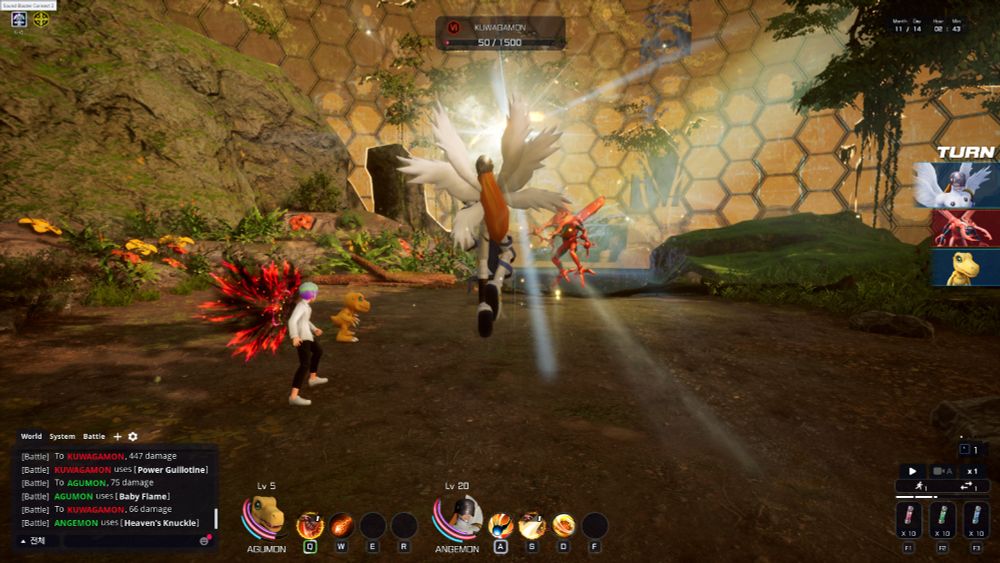Image resolution: width=1000 pixels, height=563 pixels.
Task: Select the Battle chat tab
Action: click(x=94, y=436)
